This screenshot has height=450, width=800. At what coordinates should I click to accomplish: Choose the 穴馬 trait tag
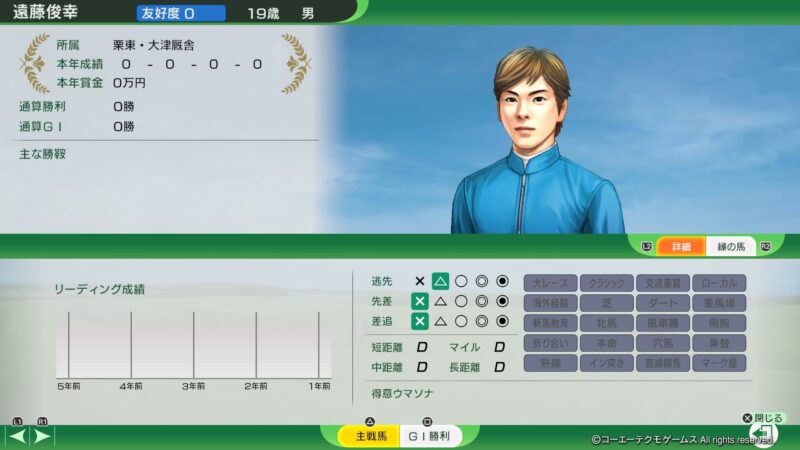pos(663,343)
